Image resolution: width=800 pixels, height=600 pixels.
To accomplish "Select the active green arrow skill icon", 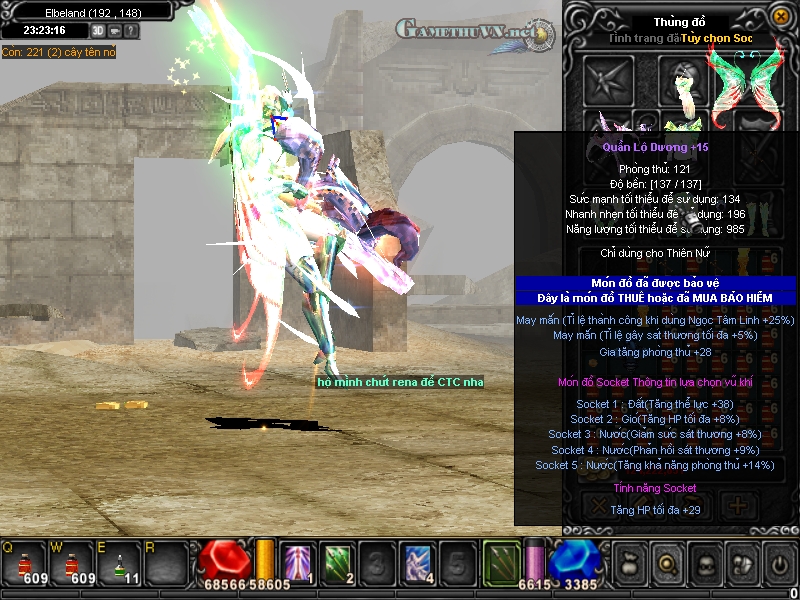I will click(x=501, y=564).
